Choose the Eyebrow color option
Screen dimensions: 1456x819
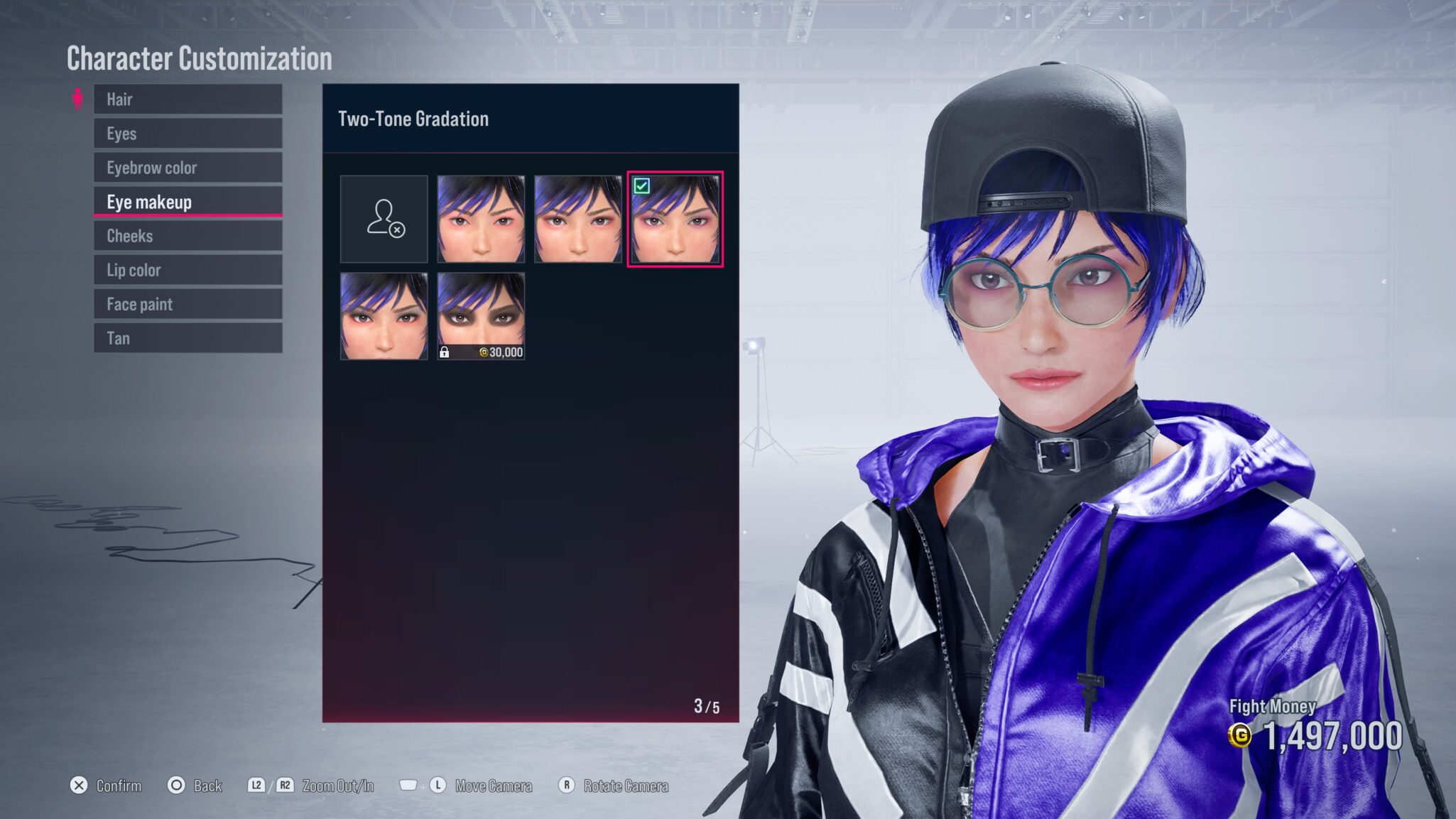[188, 168]
